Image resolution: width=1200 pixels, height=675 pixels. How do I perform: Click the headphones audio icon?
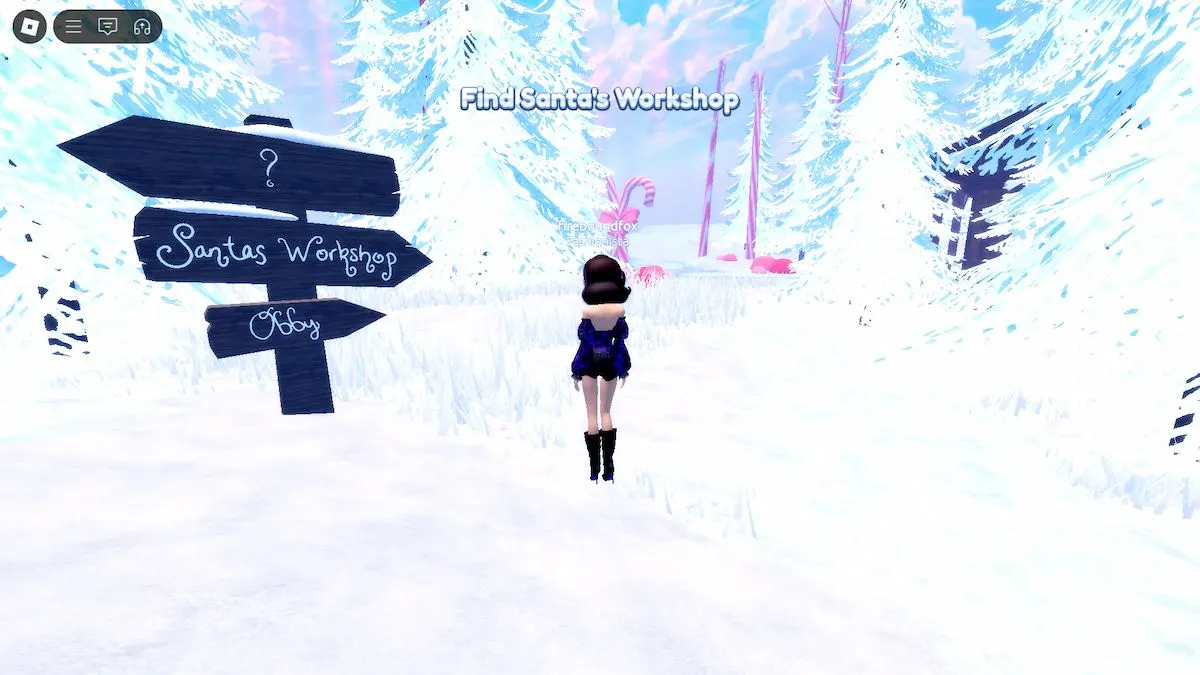[141, 27]
